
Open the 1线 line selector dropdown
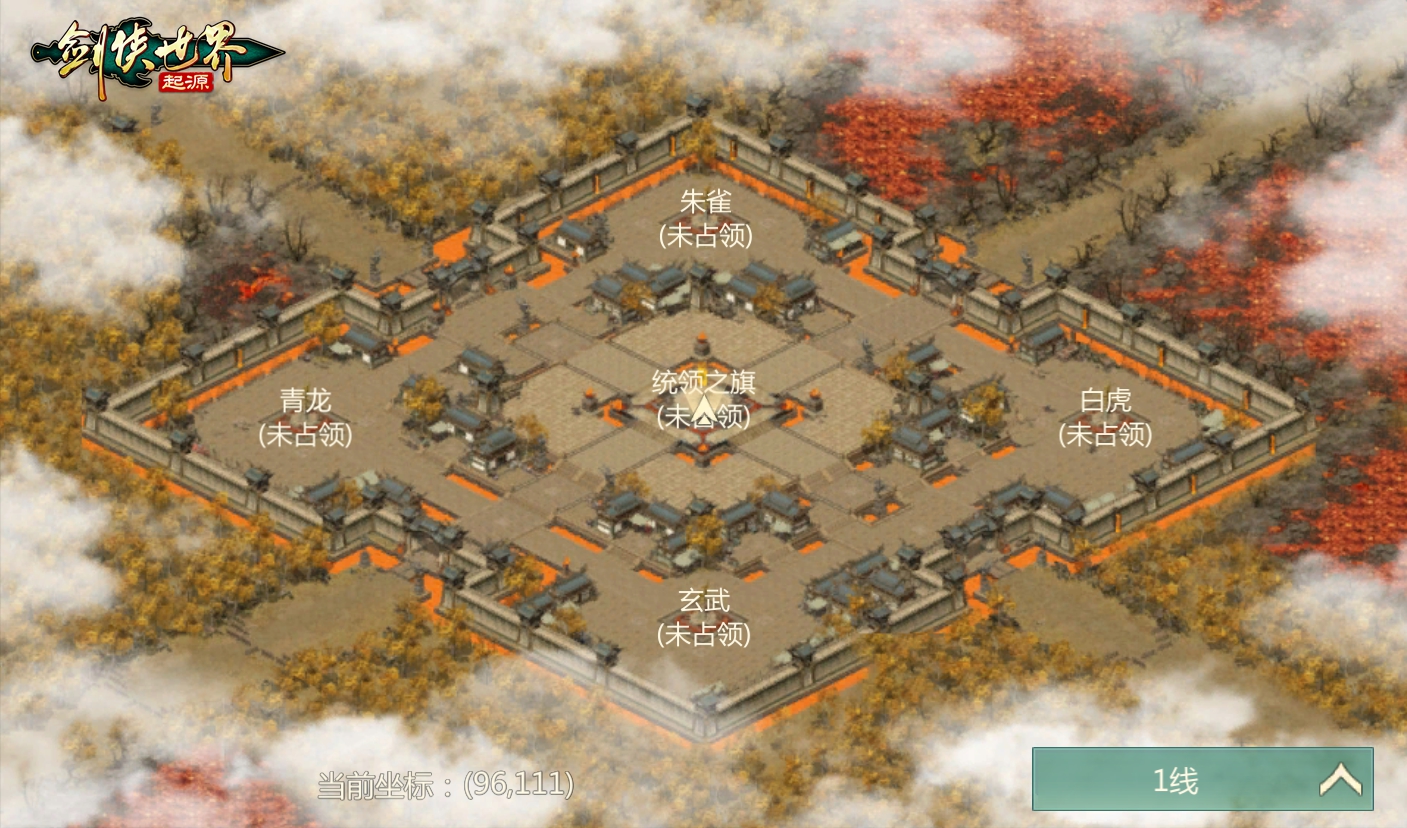(1202, 779)
